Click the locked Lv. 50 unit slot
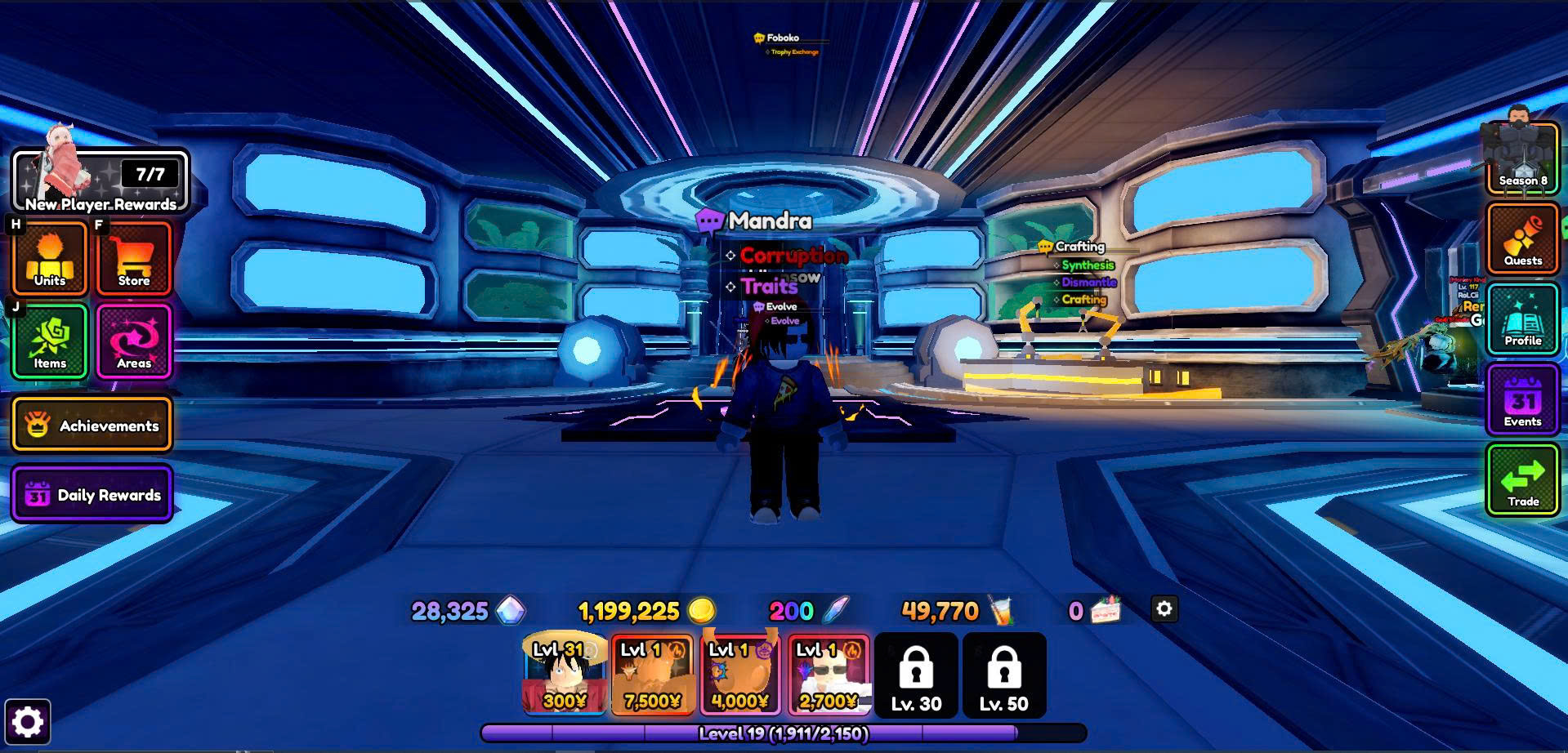Image resolution: width=1568 pixels, height=753 pixels. tap(1004, 675)
